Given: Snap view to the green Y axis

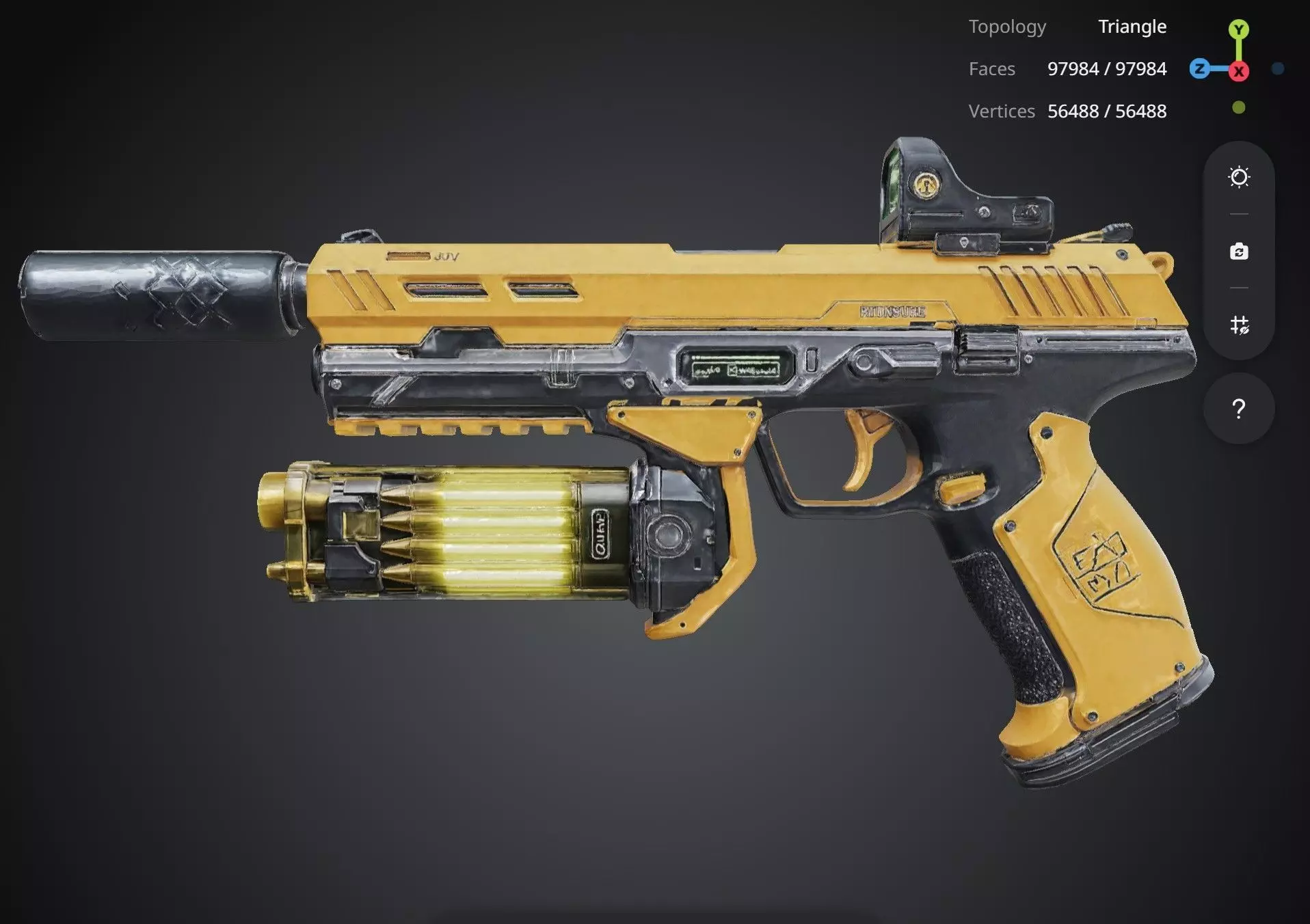Looking at the screenshot, I should (x=1238, y=29).
